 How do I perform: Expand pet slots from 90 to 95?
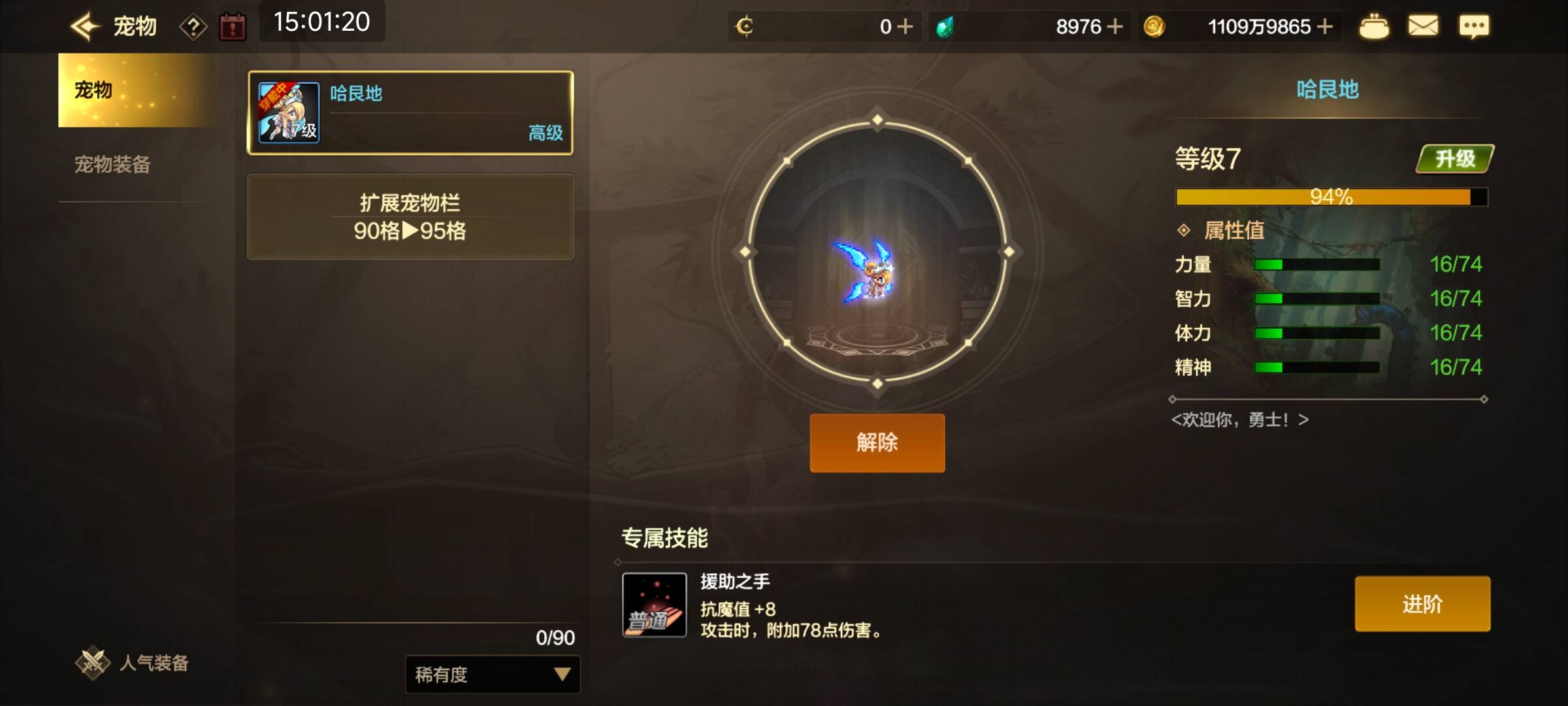(x=410, y=216)
